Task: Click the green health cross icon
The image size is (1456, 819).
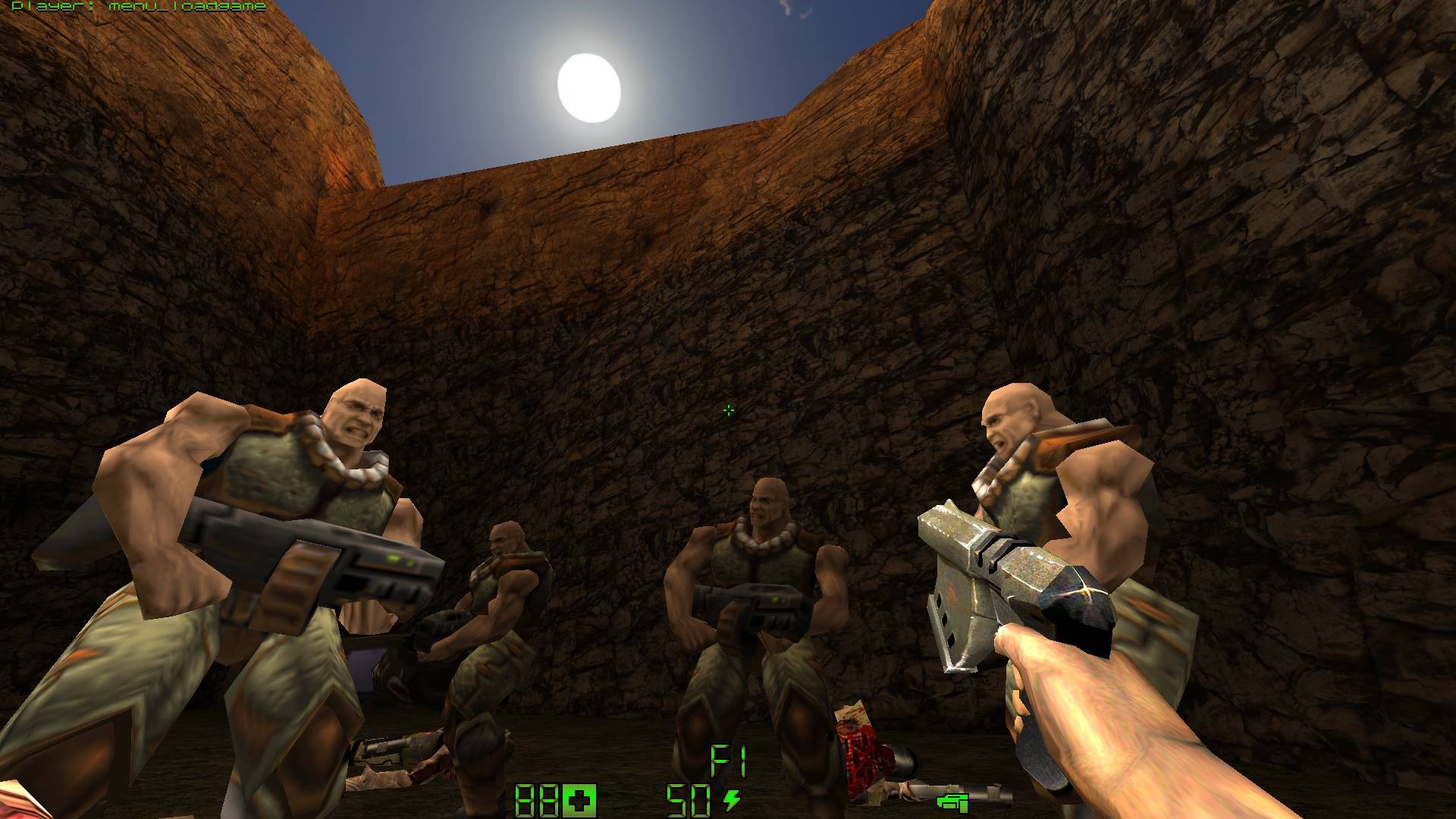Action: [580, 801]
